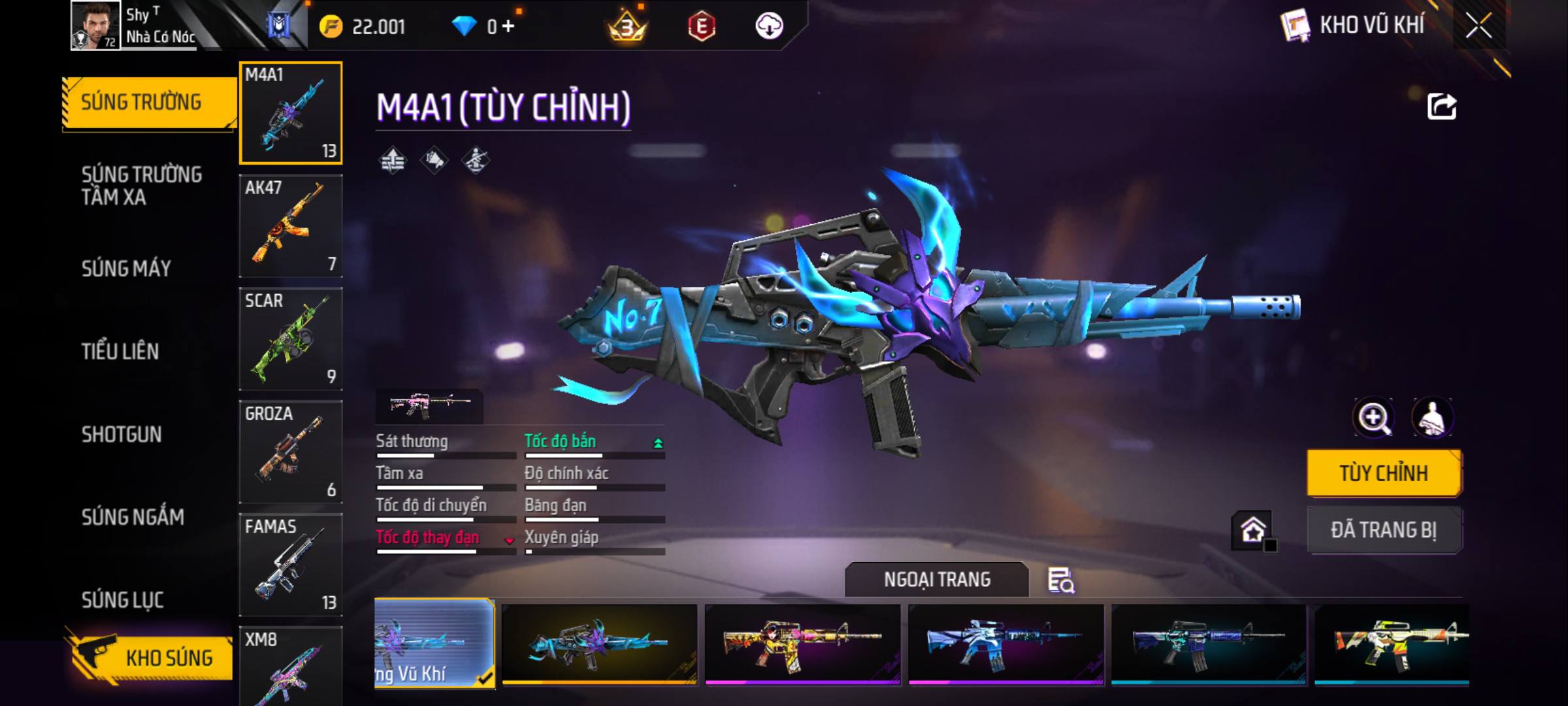1568x706 pixels.
Task: Select the GROZA weapon tile
Action: coord(291,452)
